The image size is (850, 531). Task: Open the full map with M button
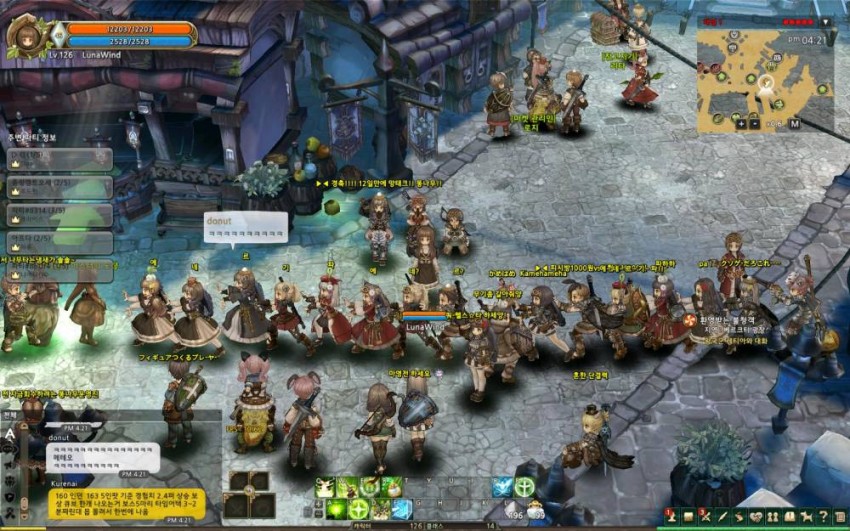794,124
